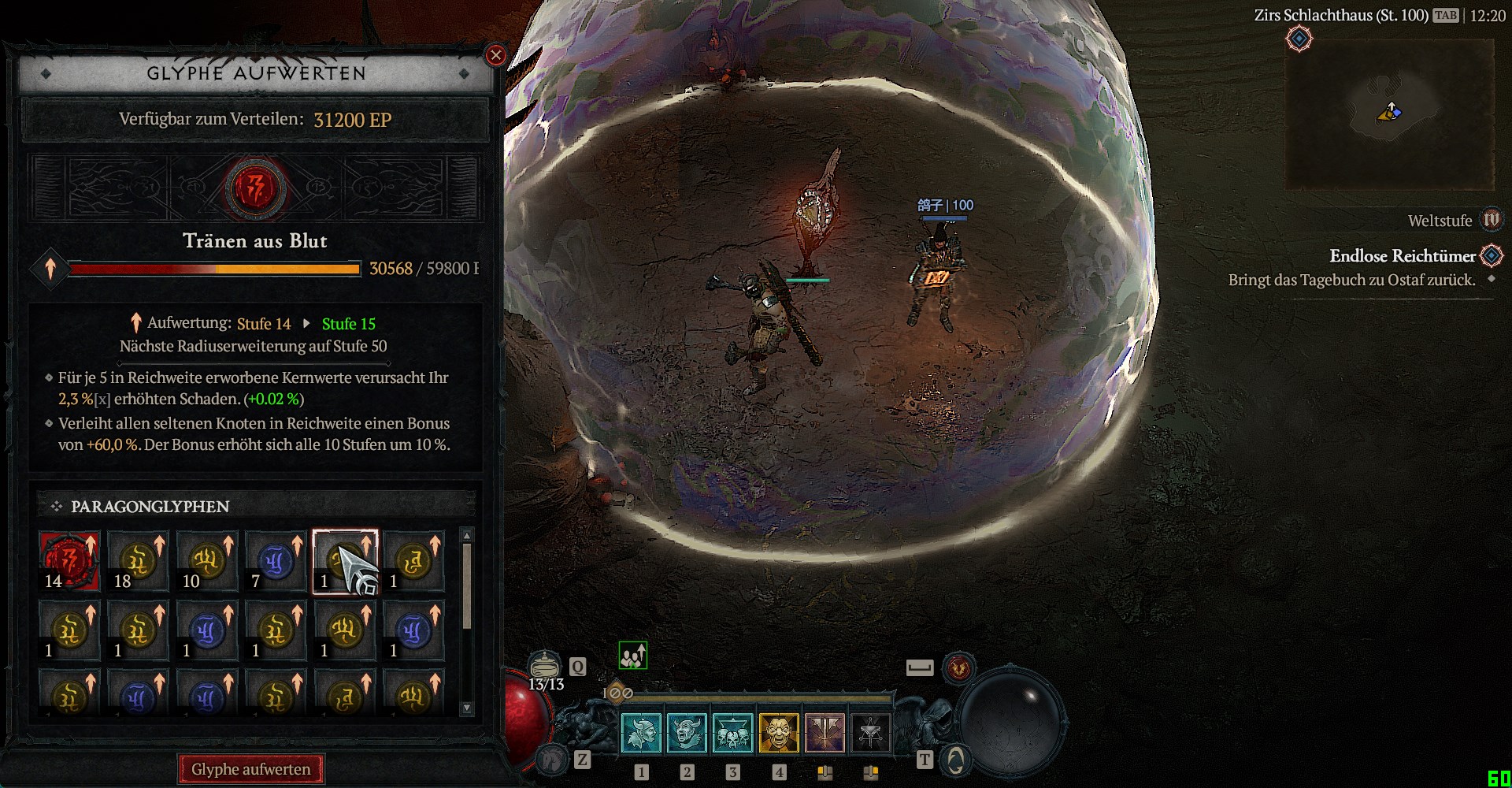The image size is (1512, 788).
Task: Select the yellow level 18 glyph
Action: pyautogui.click(x=138, y=561)
